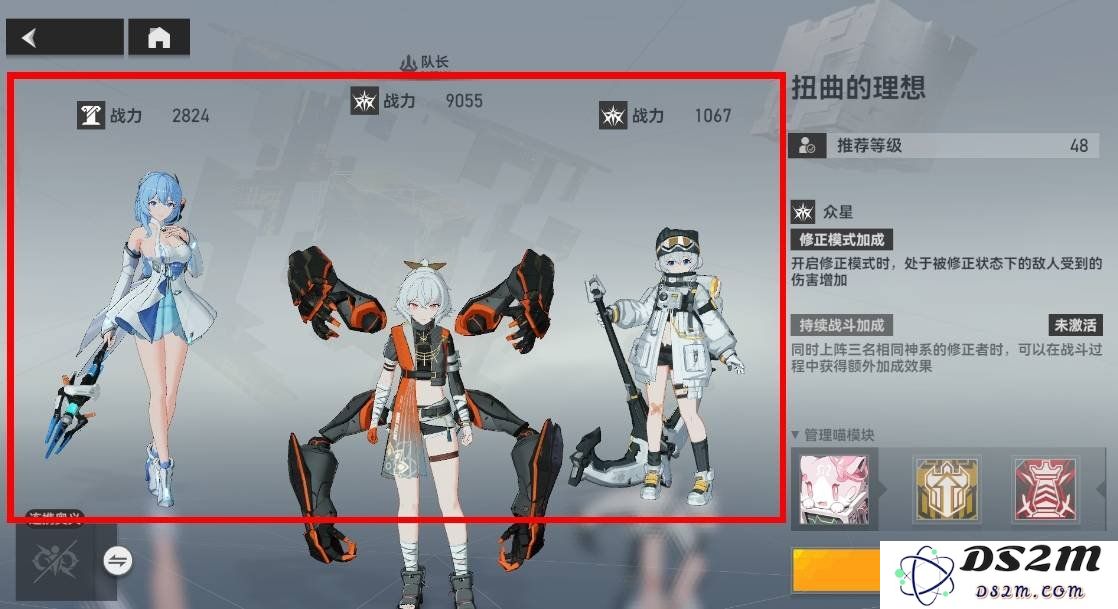Return to the home screen

pyautogui.click(x=159, y=38)
